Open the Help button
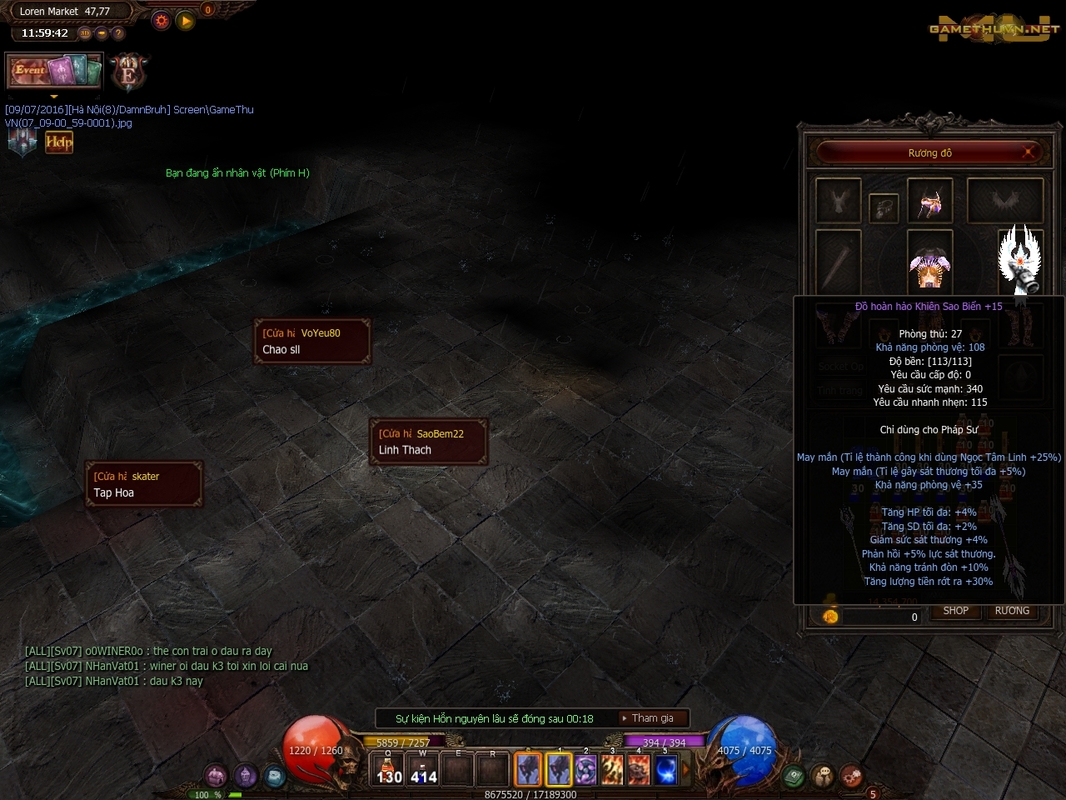Image resolution: width=1066 pixels, height=800 pixels. coord(59,142)
